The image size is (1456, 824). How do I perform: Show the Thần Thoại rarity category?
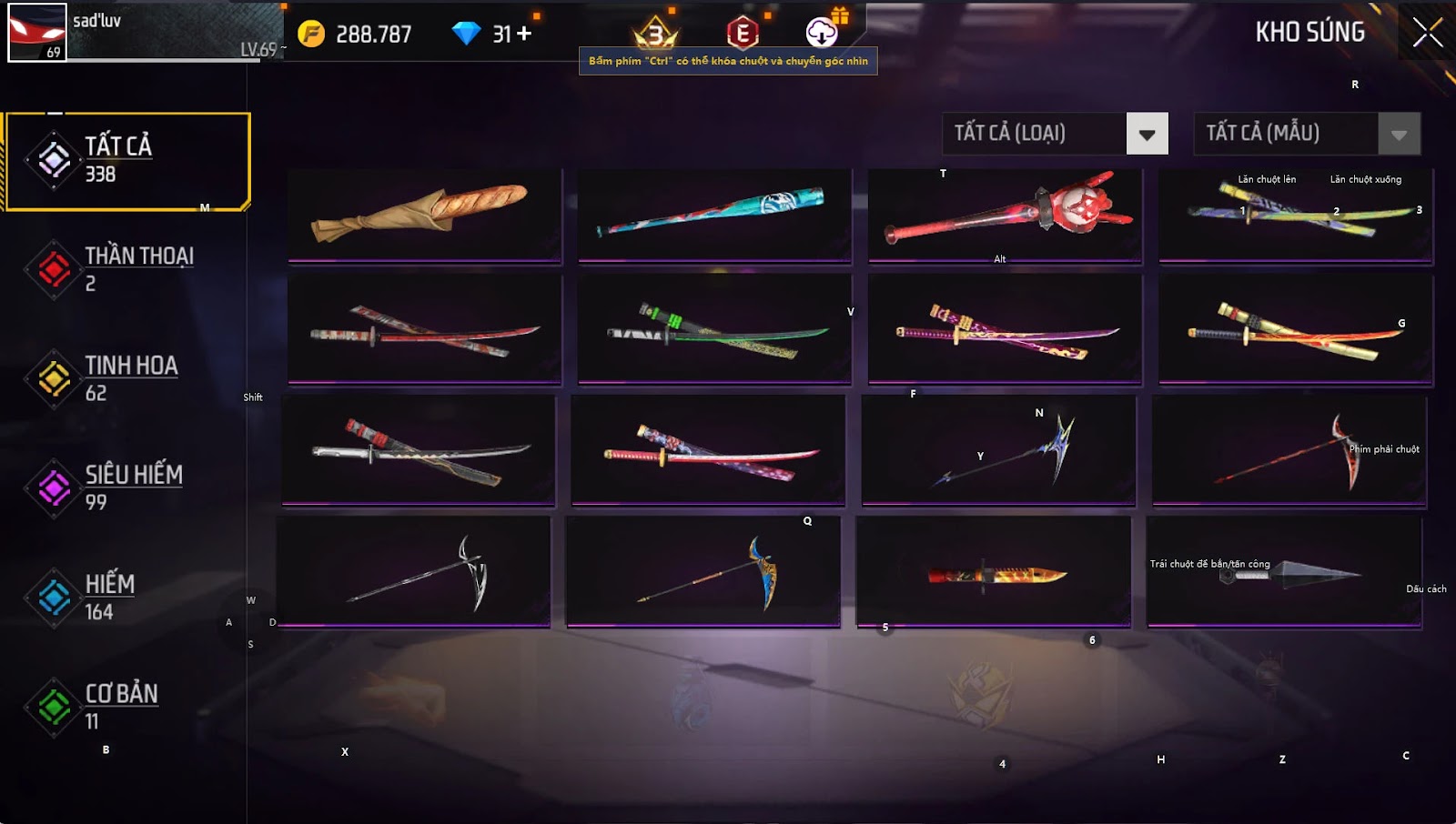127,269
